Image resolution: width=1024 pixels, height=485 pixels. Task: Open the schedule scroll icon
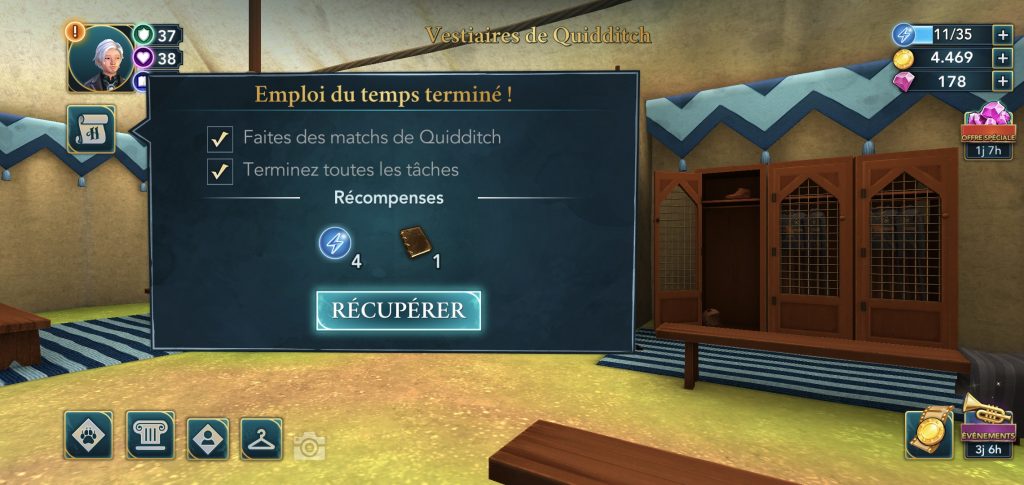(91, 129)
